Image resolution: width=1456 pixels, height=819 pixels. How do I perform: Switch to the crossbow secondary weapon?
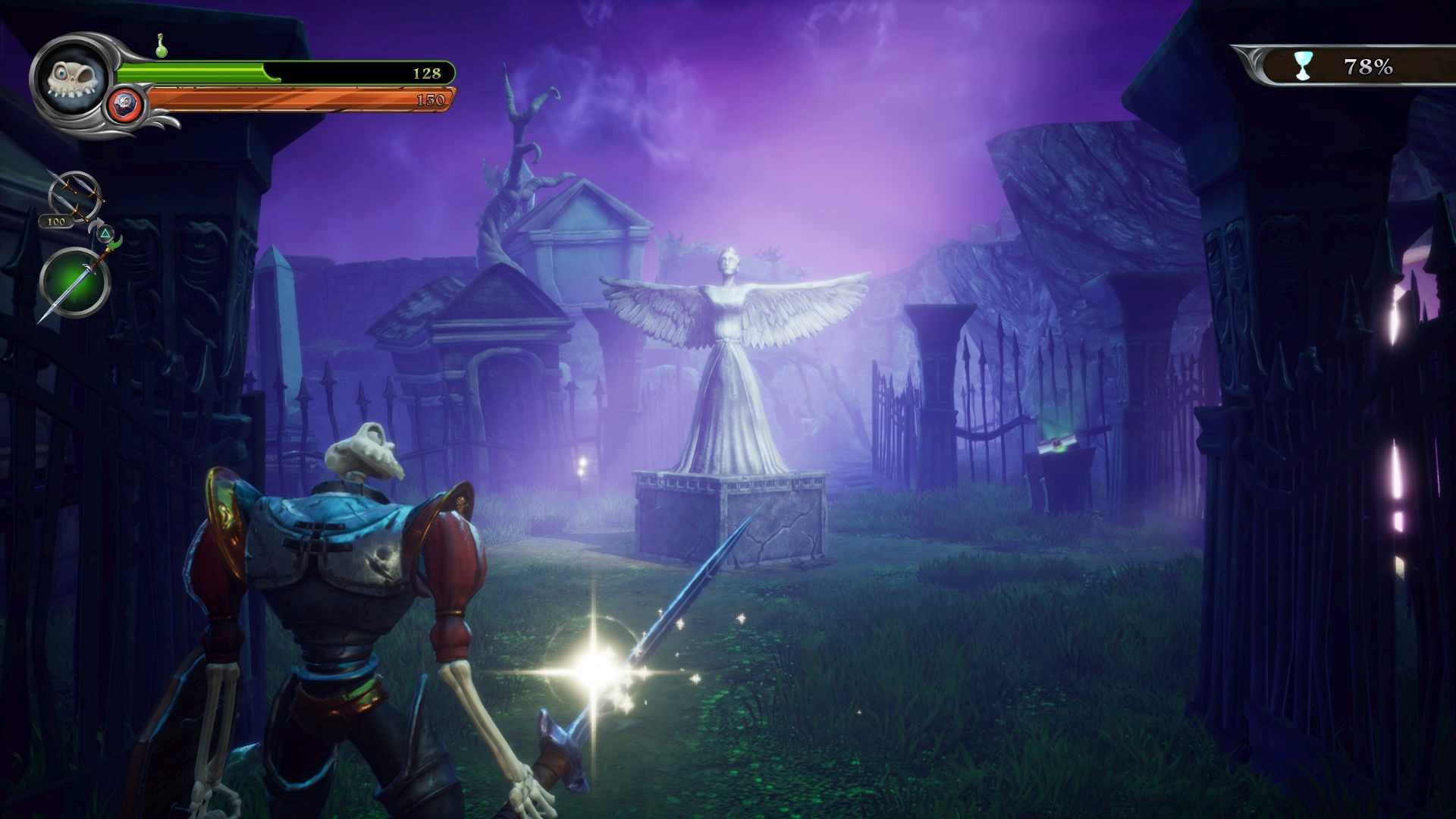click(x=75, y=196)
